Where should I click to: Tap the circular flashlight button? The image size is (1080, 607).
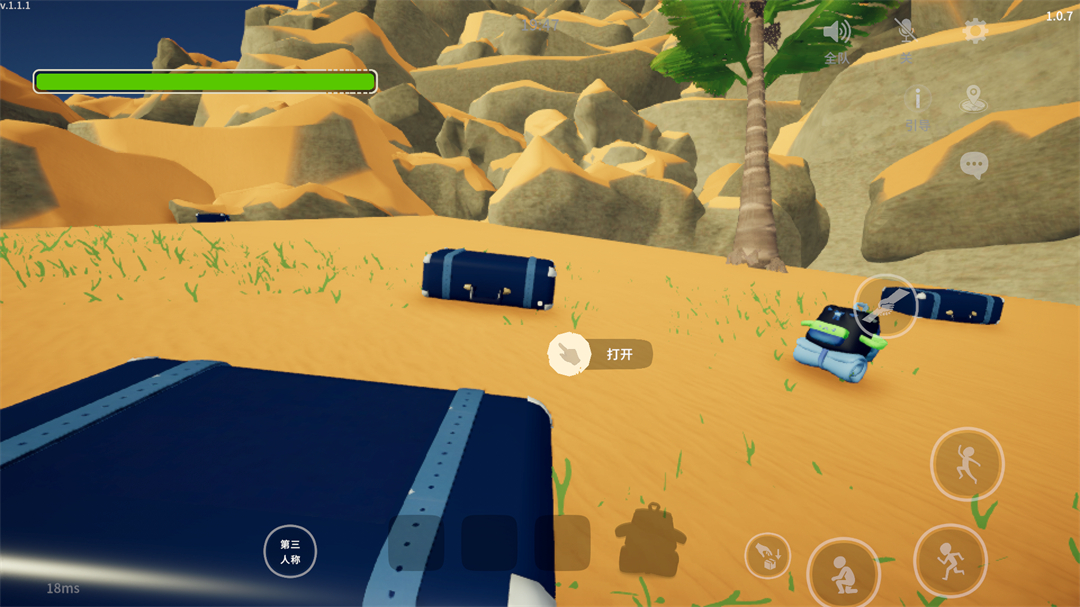tap(885, 305)
